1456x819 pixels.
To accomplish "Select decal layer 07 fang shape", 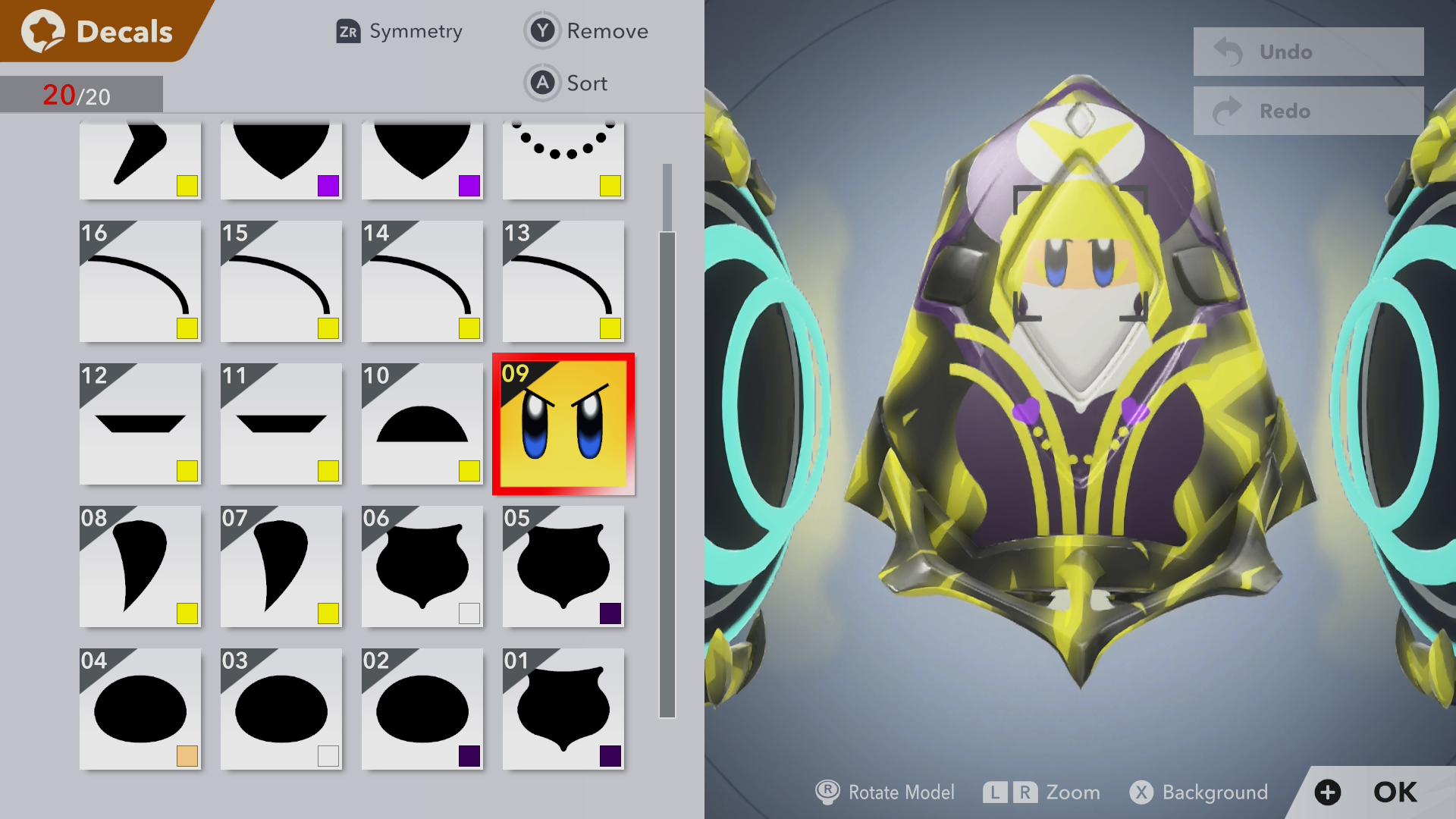I will point(281,566).
